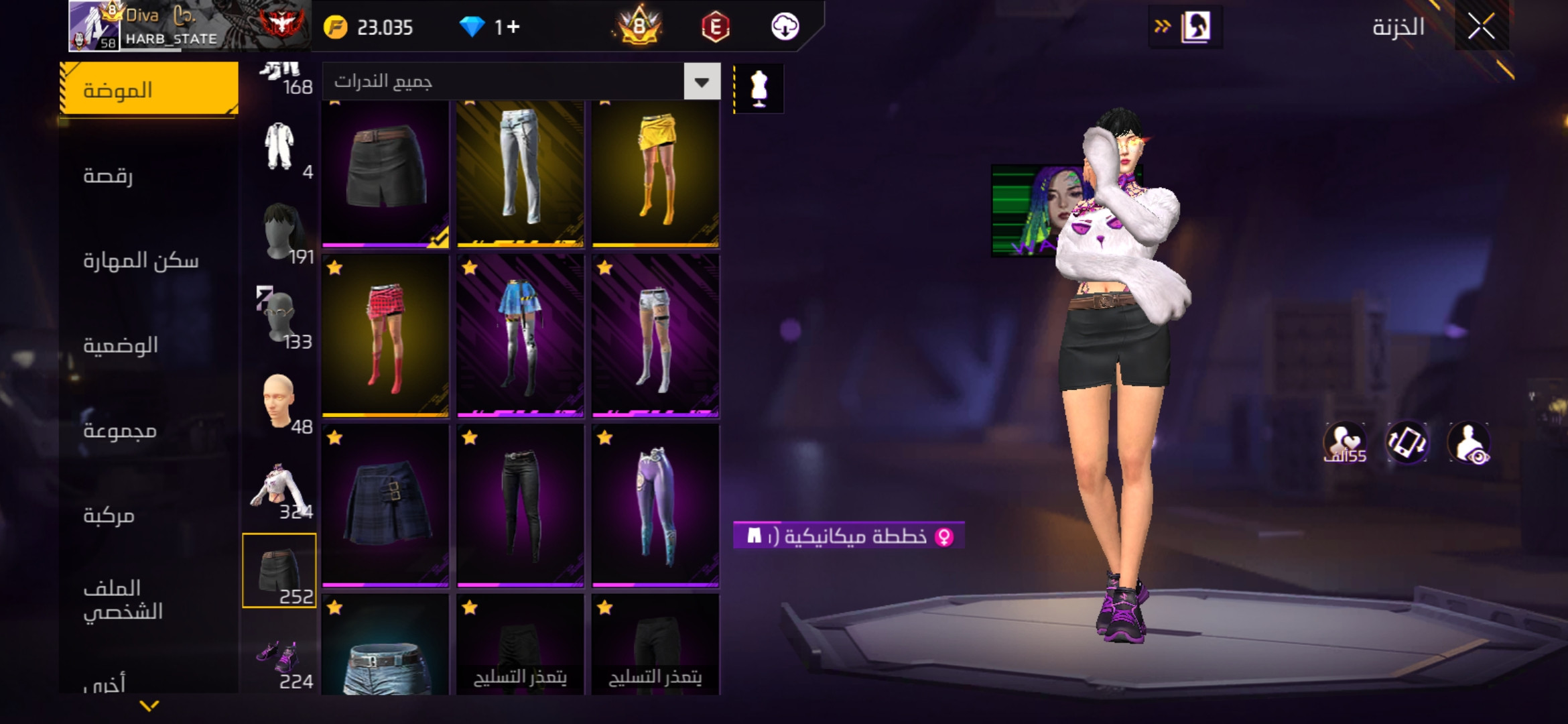This screenshot has height=724, width=1568.
Task: Open the diamond top-up plus button
Action: [x=513, y=27]
